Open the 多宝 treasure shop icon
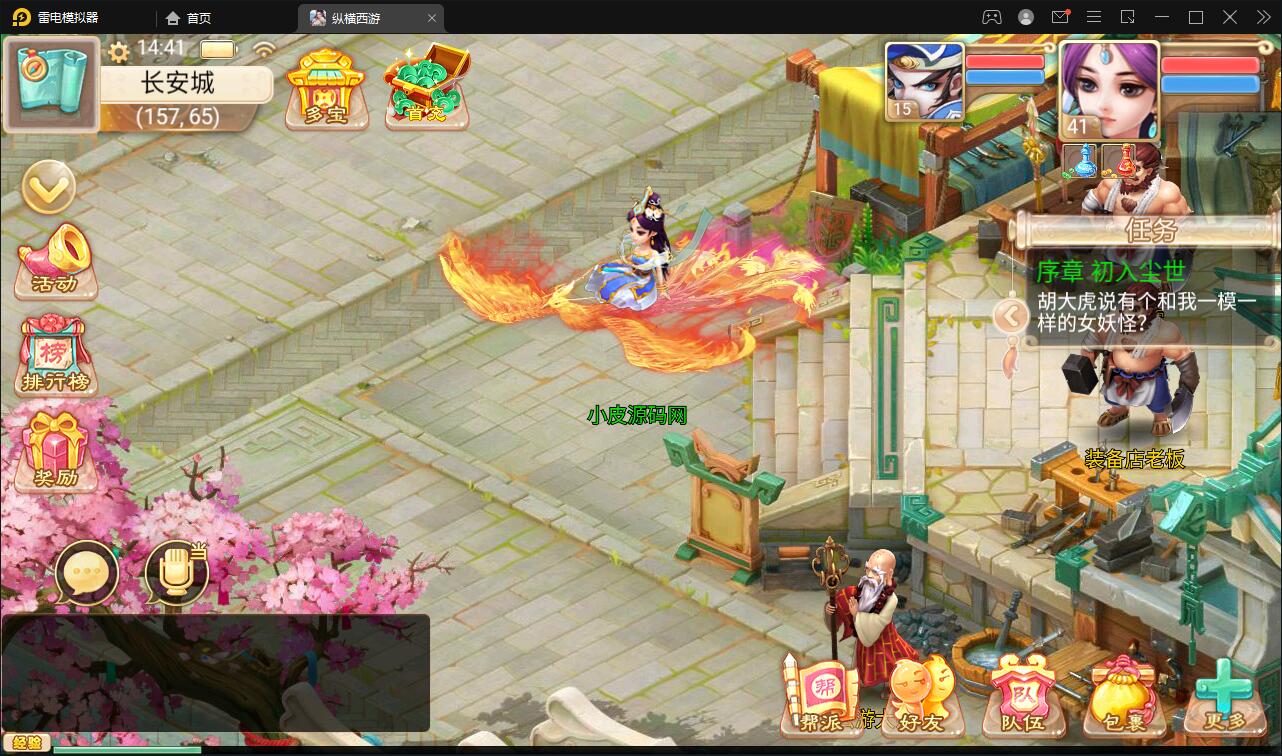This screenshot has height=756, width=1282. pos(327,88)
